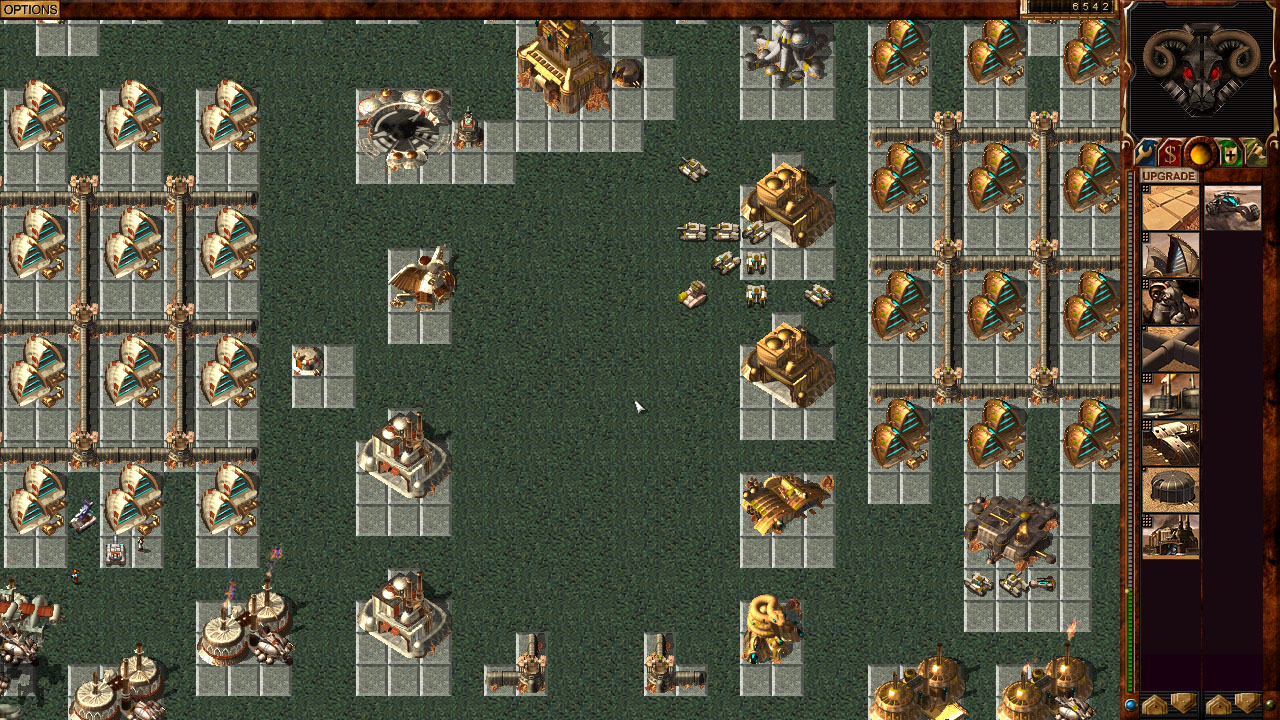
Task: Open the OPTIONS menu
Action: click(30, 8)
